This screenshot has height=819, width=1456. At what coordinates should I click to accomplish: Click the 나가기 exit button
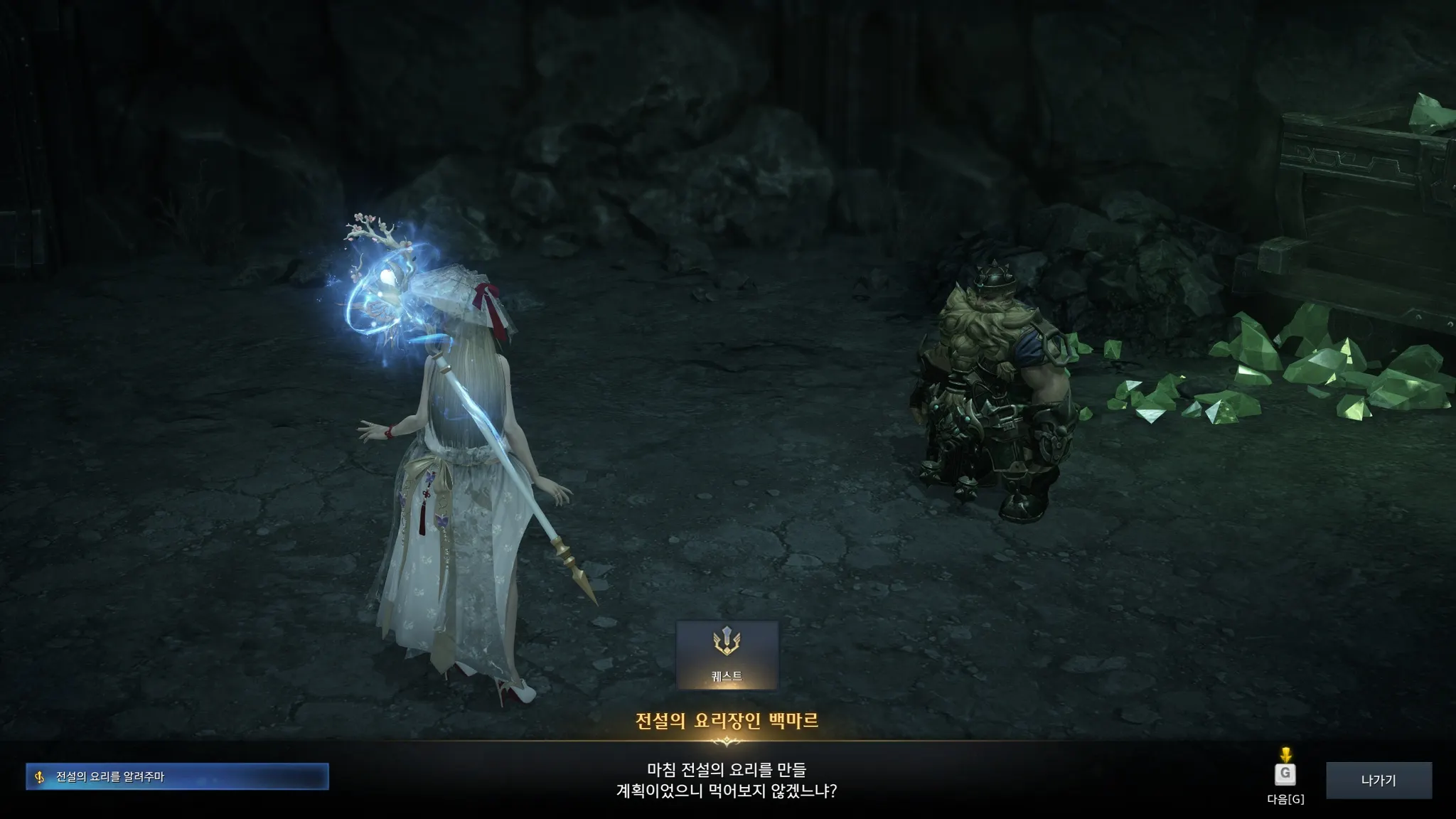pyautogui.click(x=1379, y=781)
